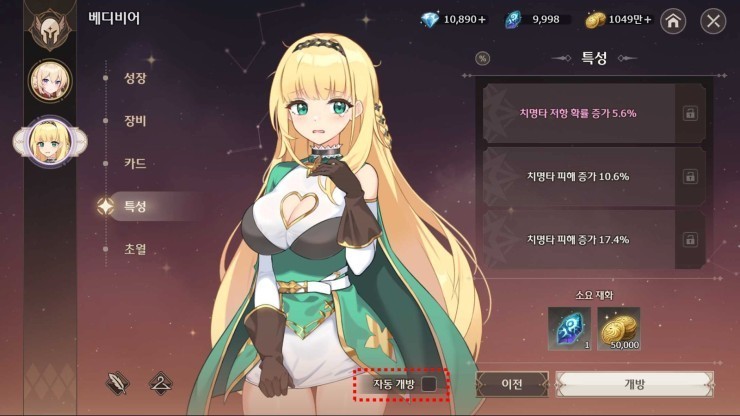Open the percent info icon beside 특성
This screenshot has height=416, width=740.
[483, 58]
